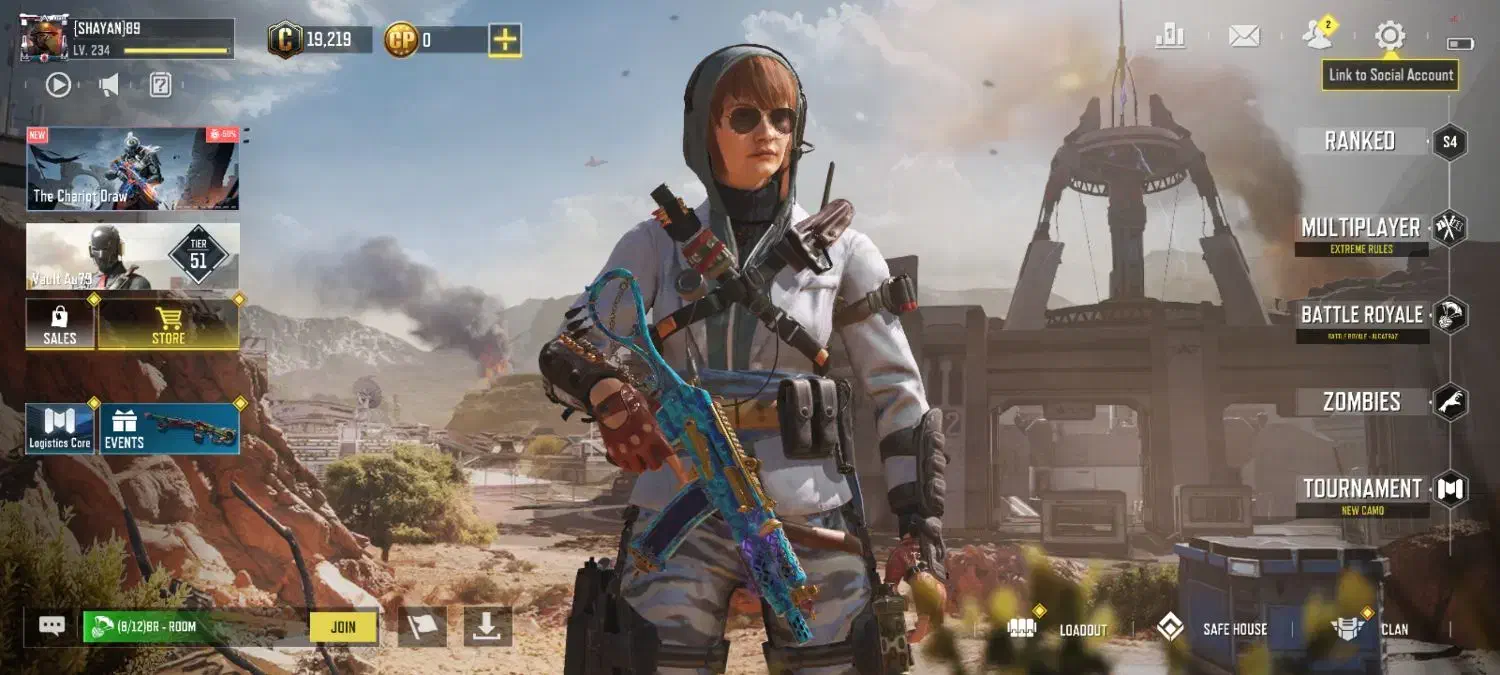Choose the Battle Royale mode
The width and height of the screenshot is (1500, 675).
1361,315
